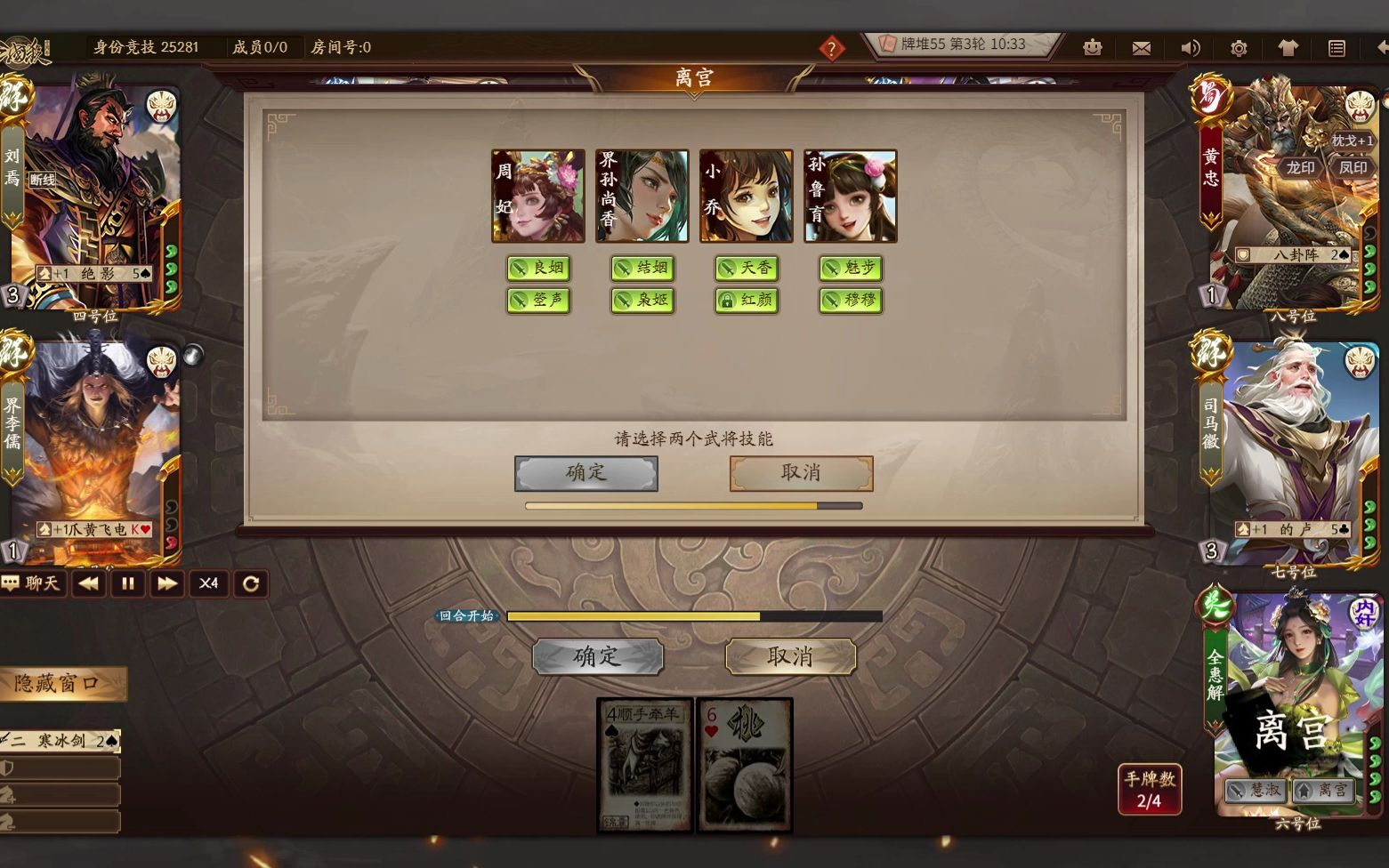
Task: Open the in-game mail inbox
Action: coord(1142,48)
